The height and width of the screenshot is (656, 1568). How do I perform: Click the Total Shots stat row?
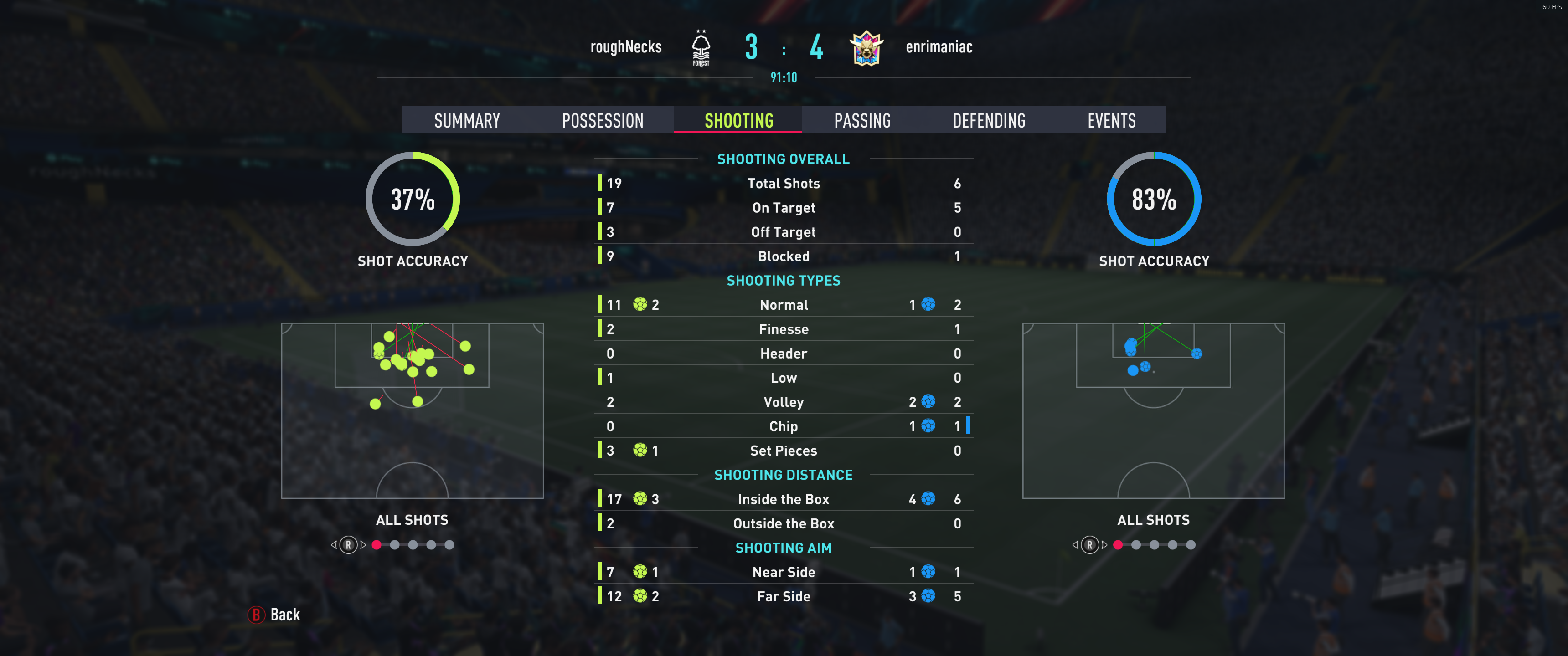coord(784,183)
